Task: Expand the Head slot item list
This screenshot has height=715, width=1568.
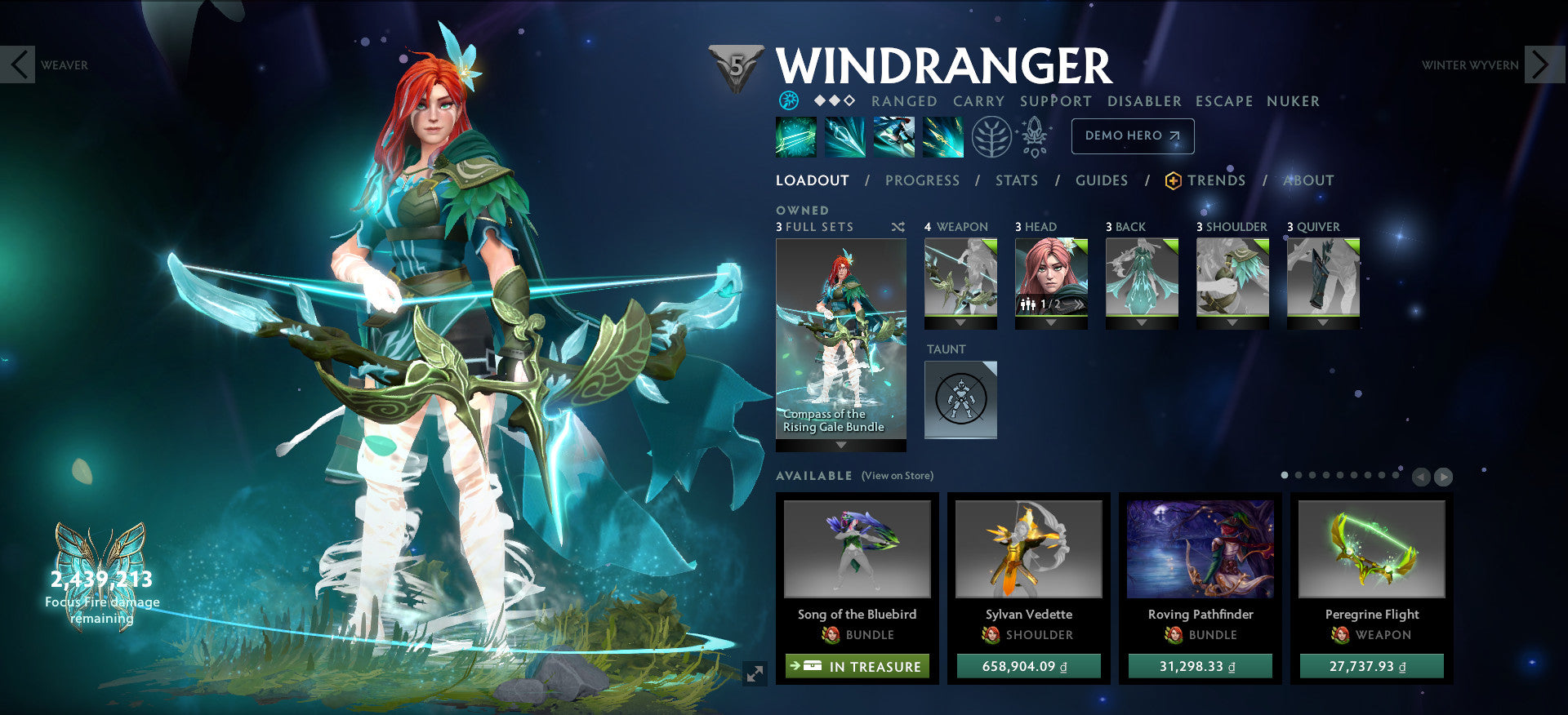Action: tap(1051, 322)
